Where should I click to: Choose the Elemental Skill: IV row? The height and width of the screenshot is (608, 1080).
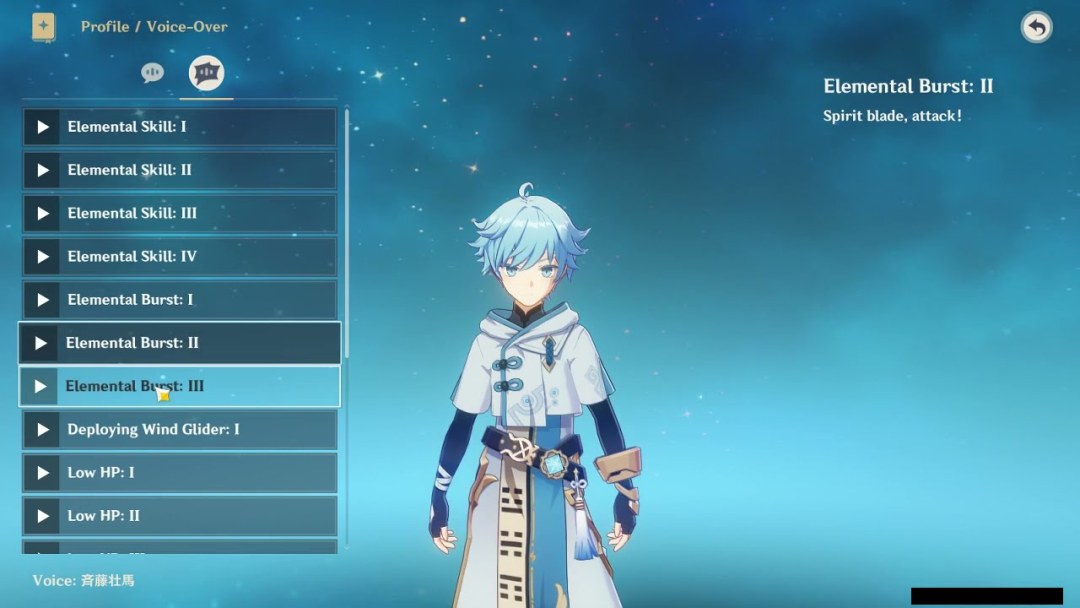pos(180,256)
